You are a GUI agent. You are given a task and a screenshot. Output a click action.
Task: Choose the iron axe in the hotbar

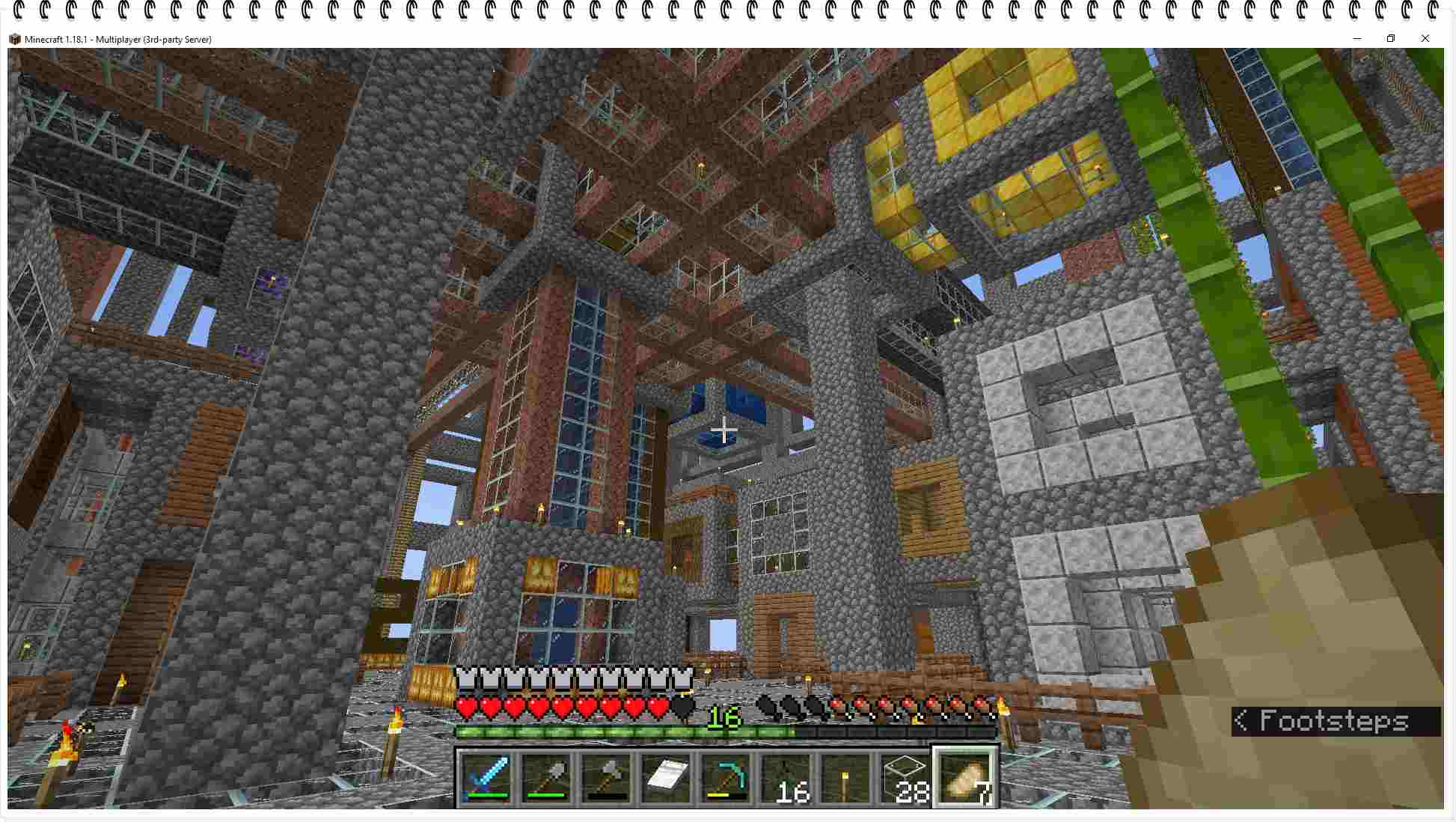click(606, 778)
